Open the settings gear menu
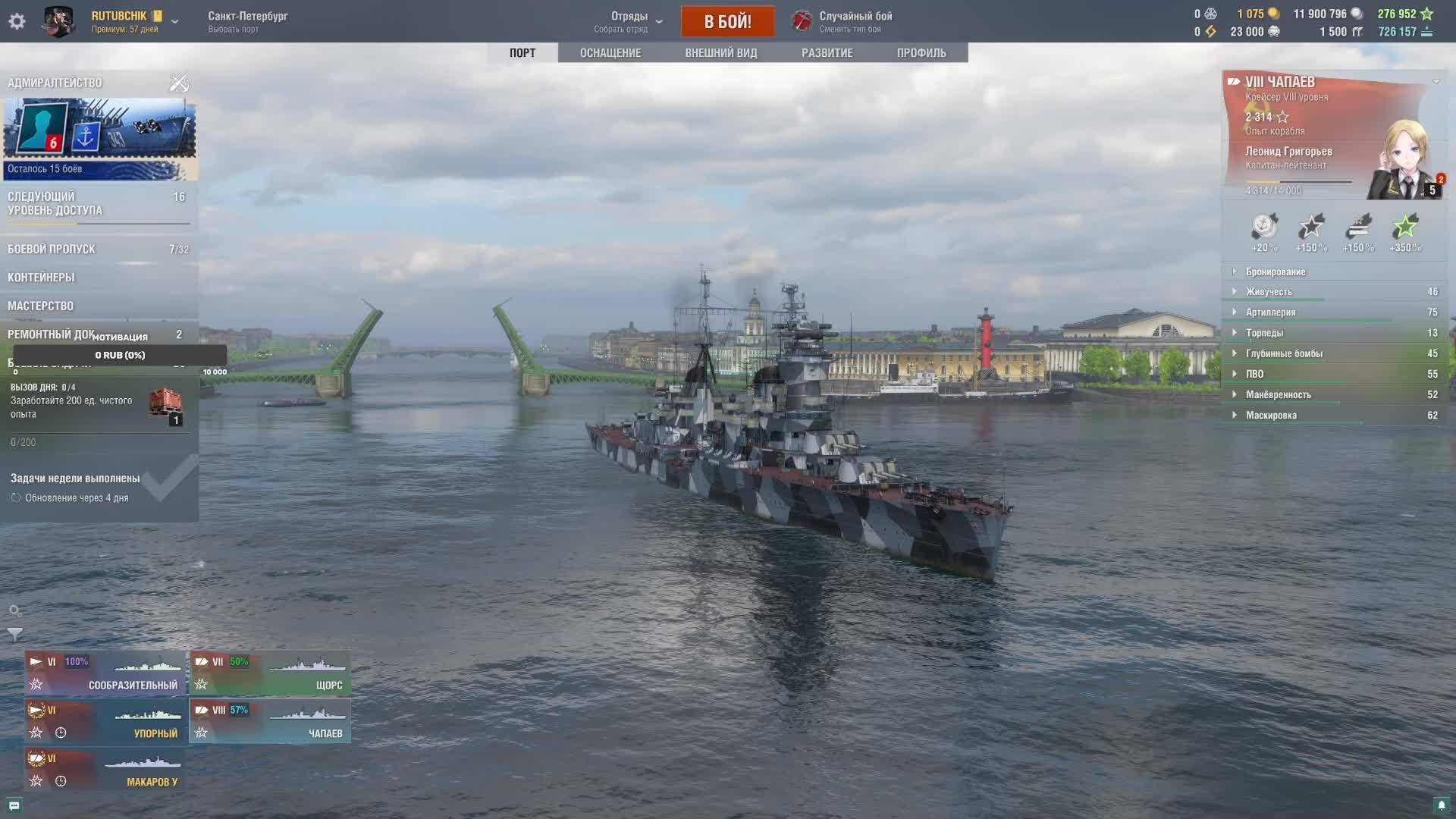Viewport: 1456px width, 819px height. point(17,21)
